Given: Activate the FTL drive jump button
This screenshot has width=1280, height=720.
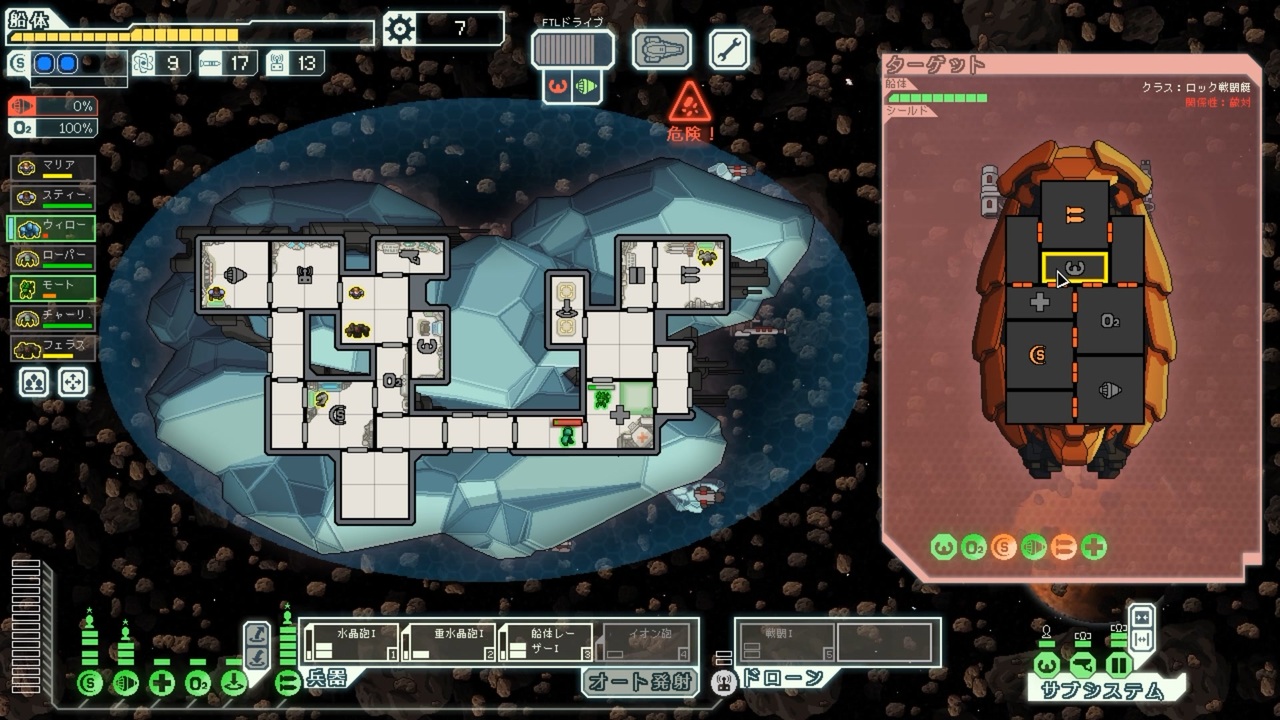Looking at the screenshot, I should click(572, 49).
